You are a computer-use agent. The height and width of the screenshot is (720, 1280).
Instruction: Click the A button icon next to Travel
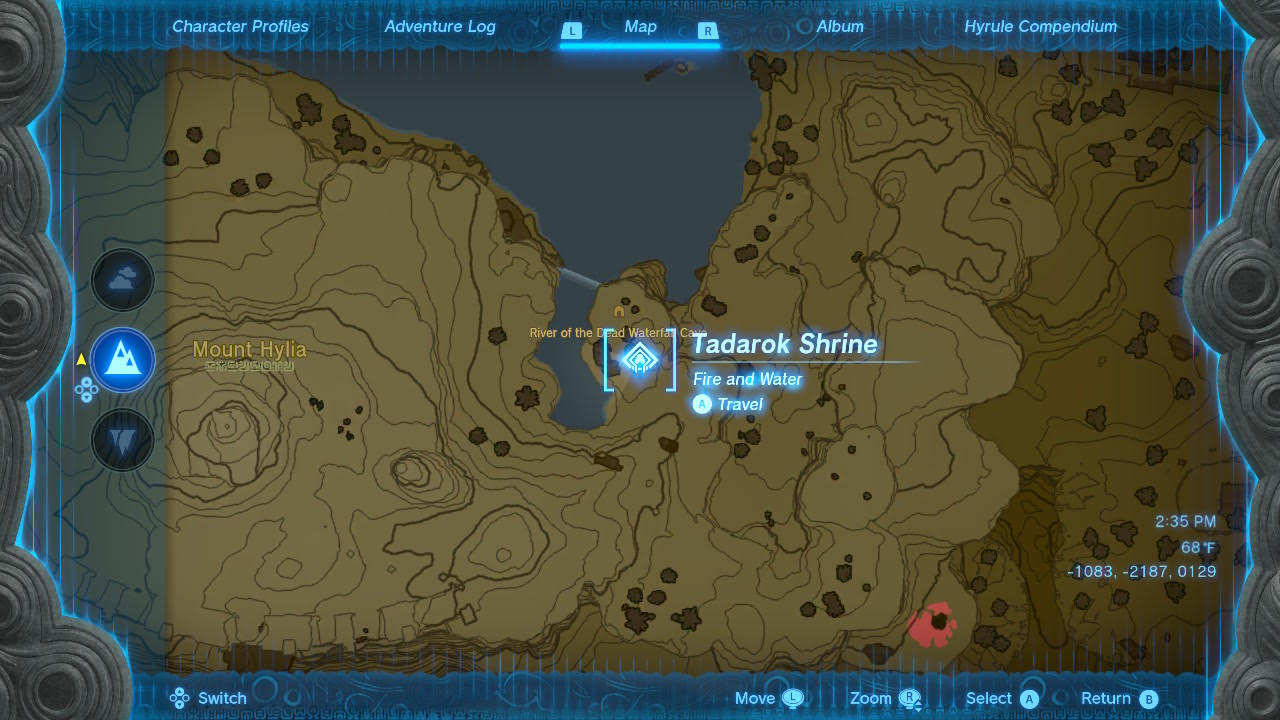click(x=702, y=404)
